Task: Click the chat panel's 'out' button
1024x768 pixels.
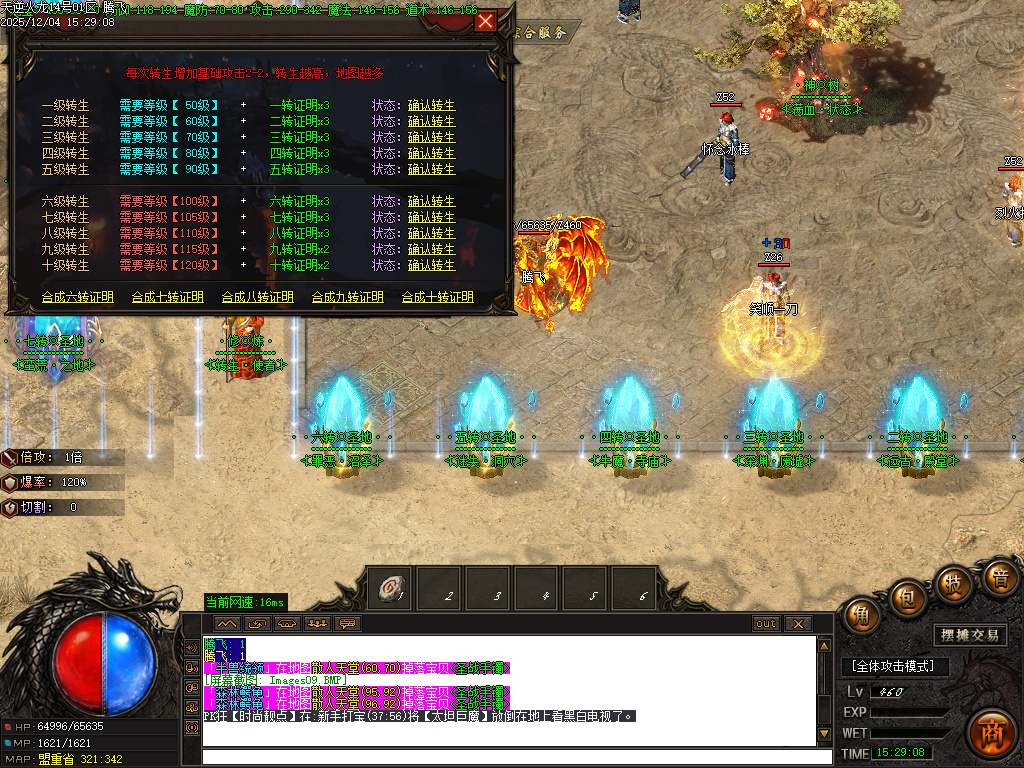Action: (766, 624)
